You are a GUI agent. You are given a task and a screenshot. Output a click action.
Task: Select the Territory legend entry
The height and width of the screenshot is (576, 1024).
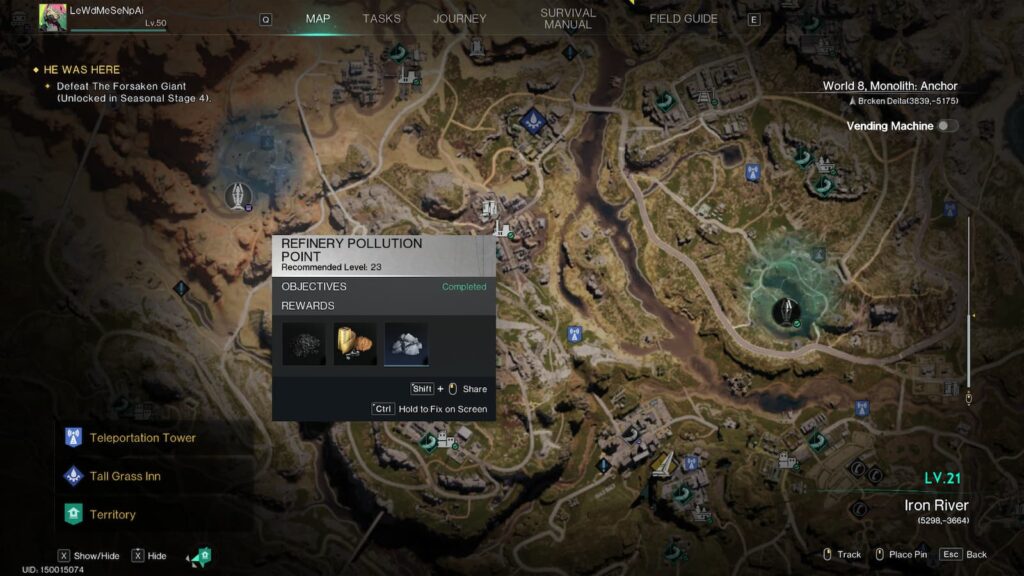(x=112, y=514)
